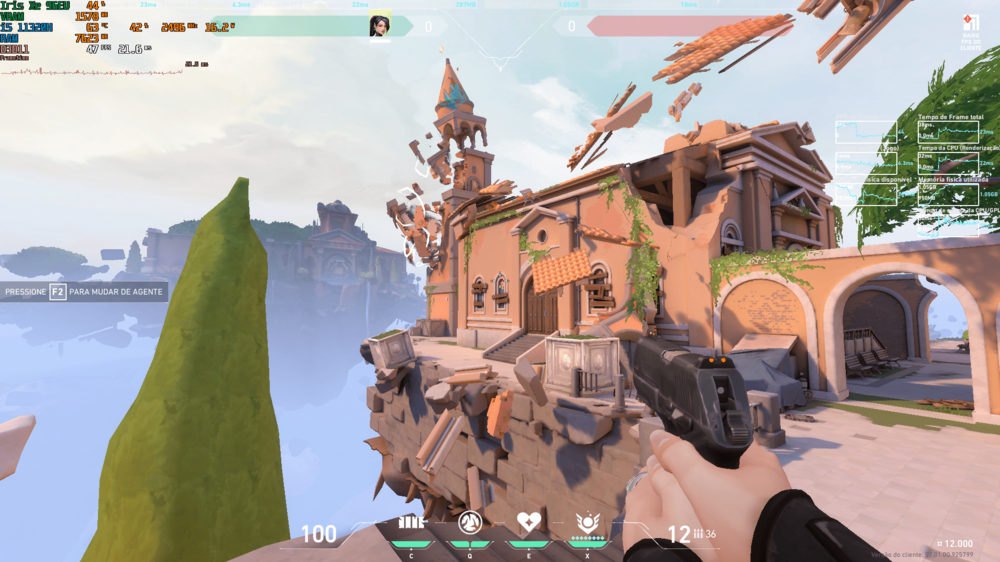Select the Slow Orb ability icon
The height and width of the screenshot is (562, 1000).
pyautogui.click(x=470, y=522)
